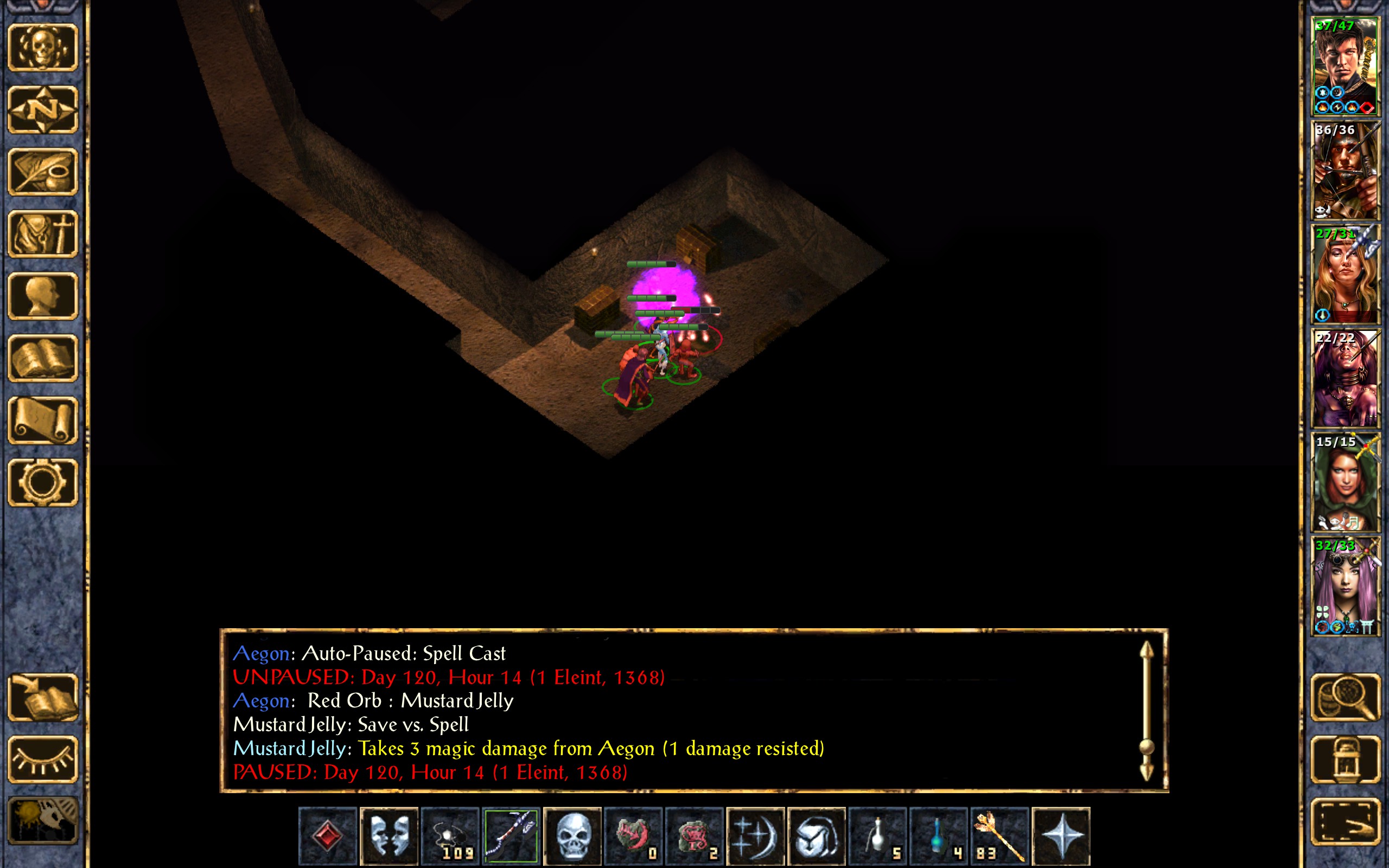1389x868 pixels.
Task: Click the skull-wreath button in the sidebar
Action: tap(43, 48)
